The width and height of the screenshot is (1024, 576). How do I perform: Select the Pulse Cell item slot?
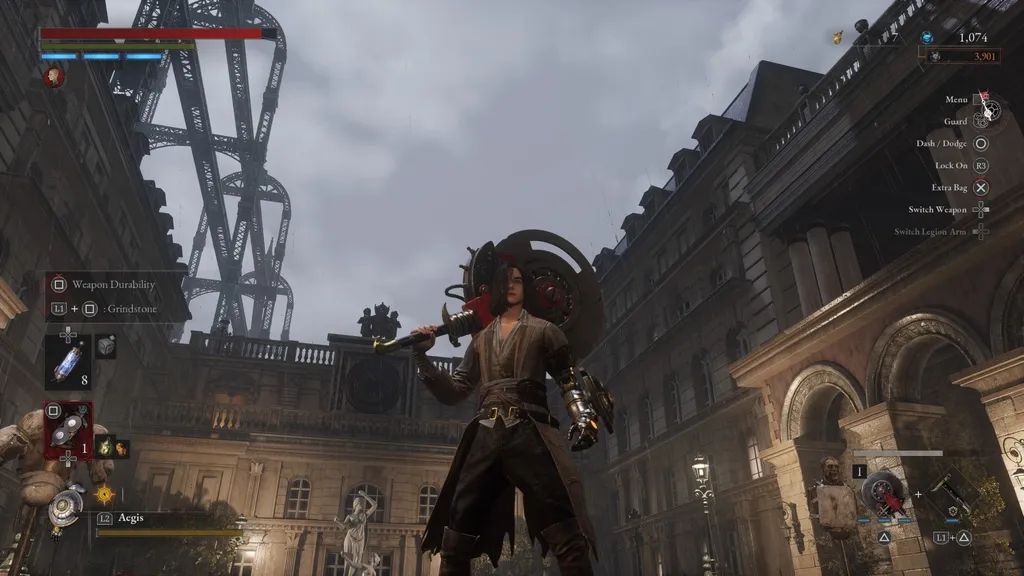tap(67, 361)
